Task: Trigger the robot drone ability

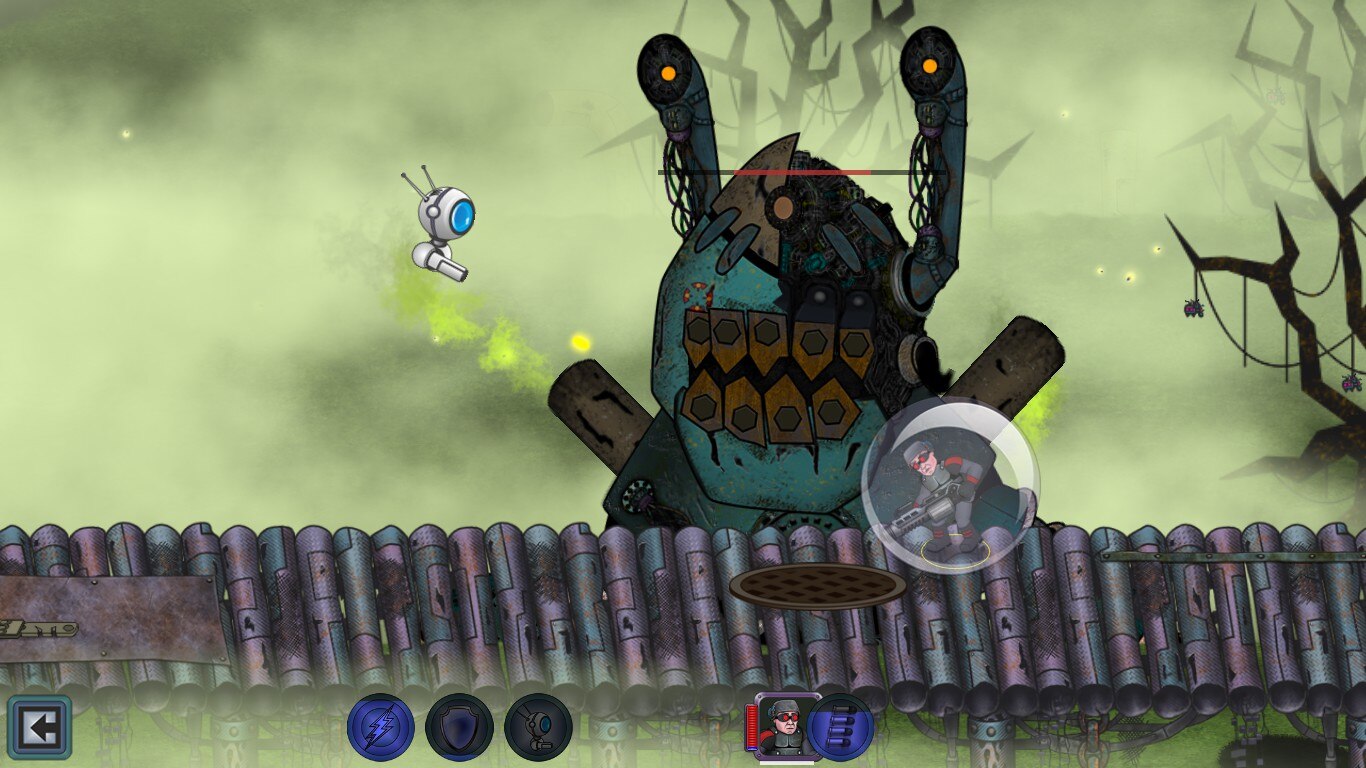Action: coord(538,727)
